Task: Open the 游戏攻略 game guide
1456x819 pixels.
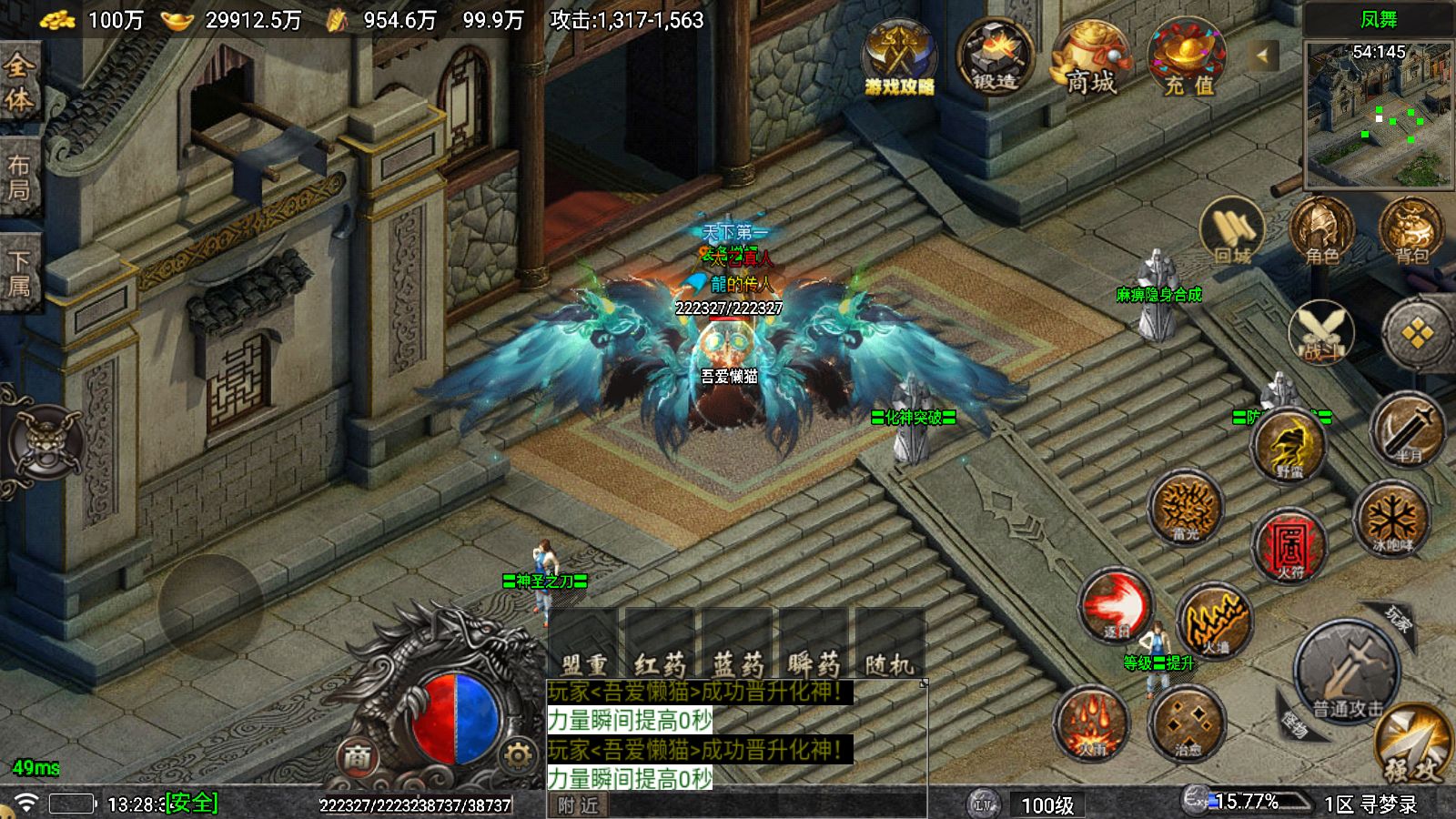Action: coord(899,56)
